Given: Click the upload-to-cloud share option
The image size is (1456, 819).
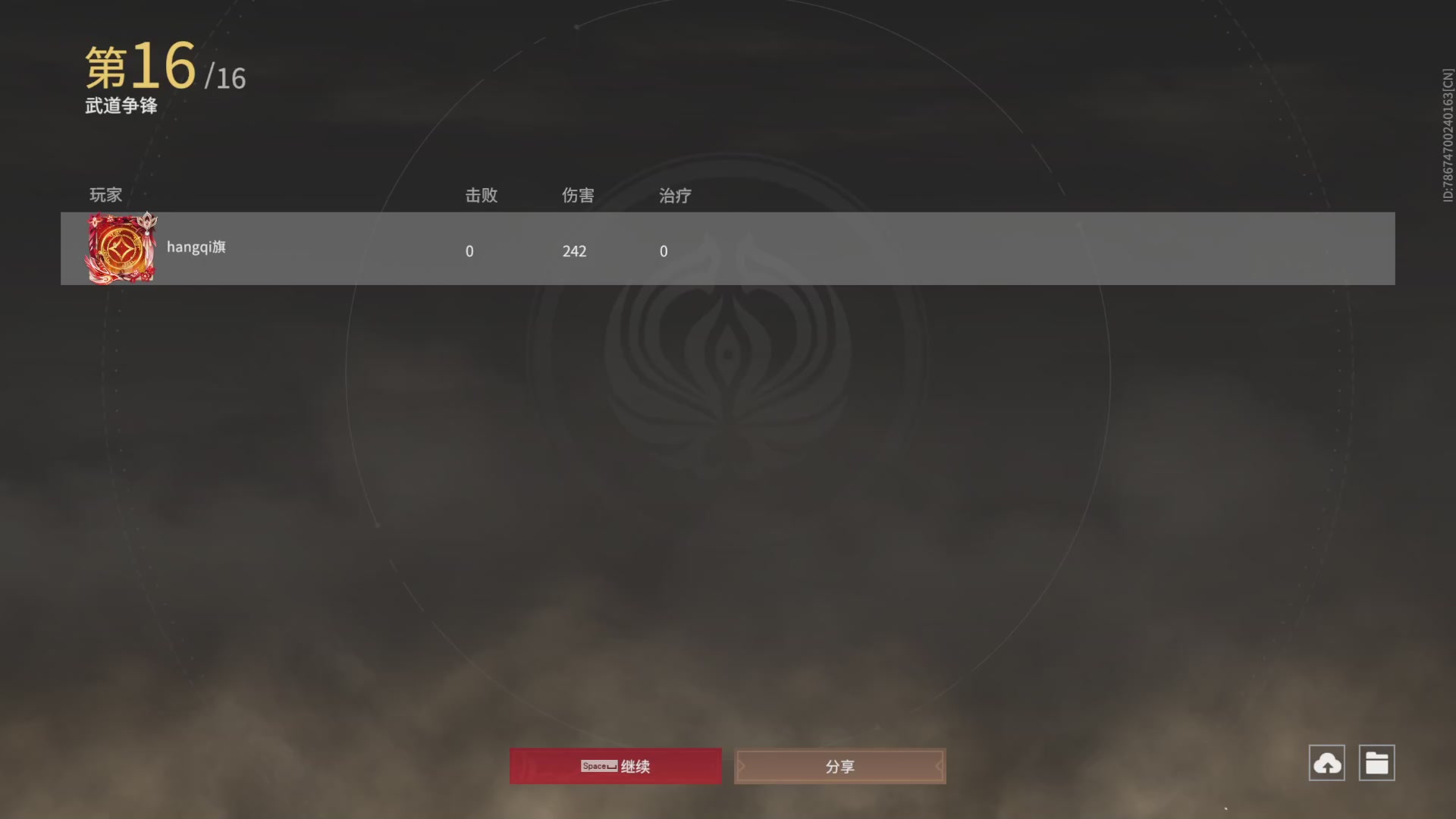Looking at the screenshot, I should point(1326,763).
